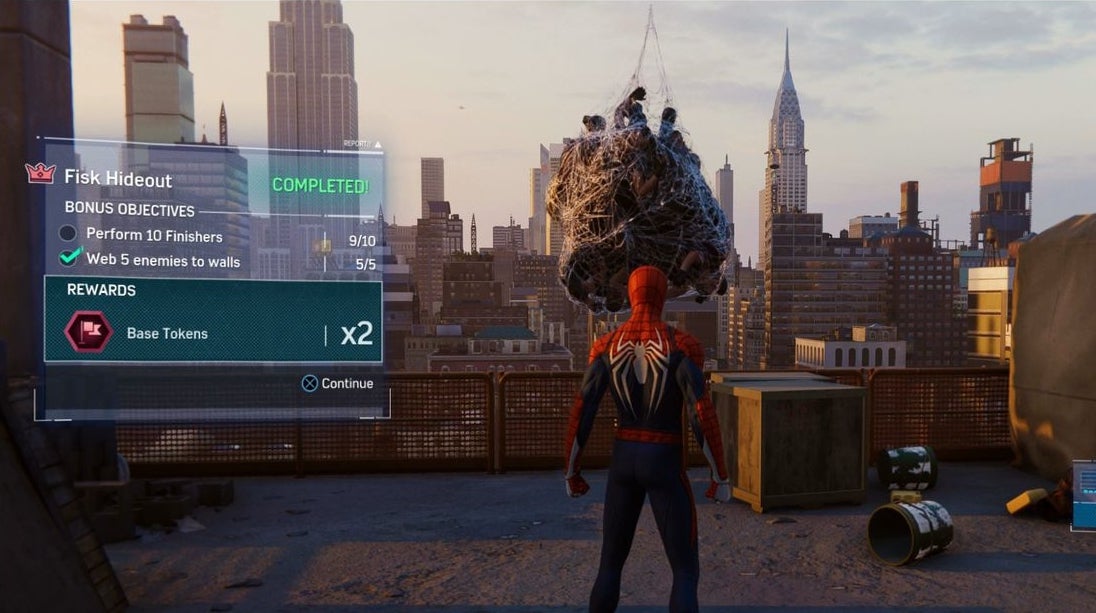Click the Base Tokens reward icon
The image size is (1096, 613).
coord(89,332)
